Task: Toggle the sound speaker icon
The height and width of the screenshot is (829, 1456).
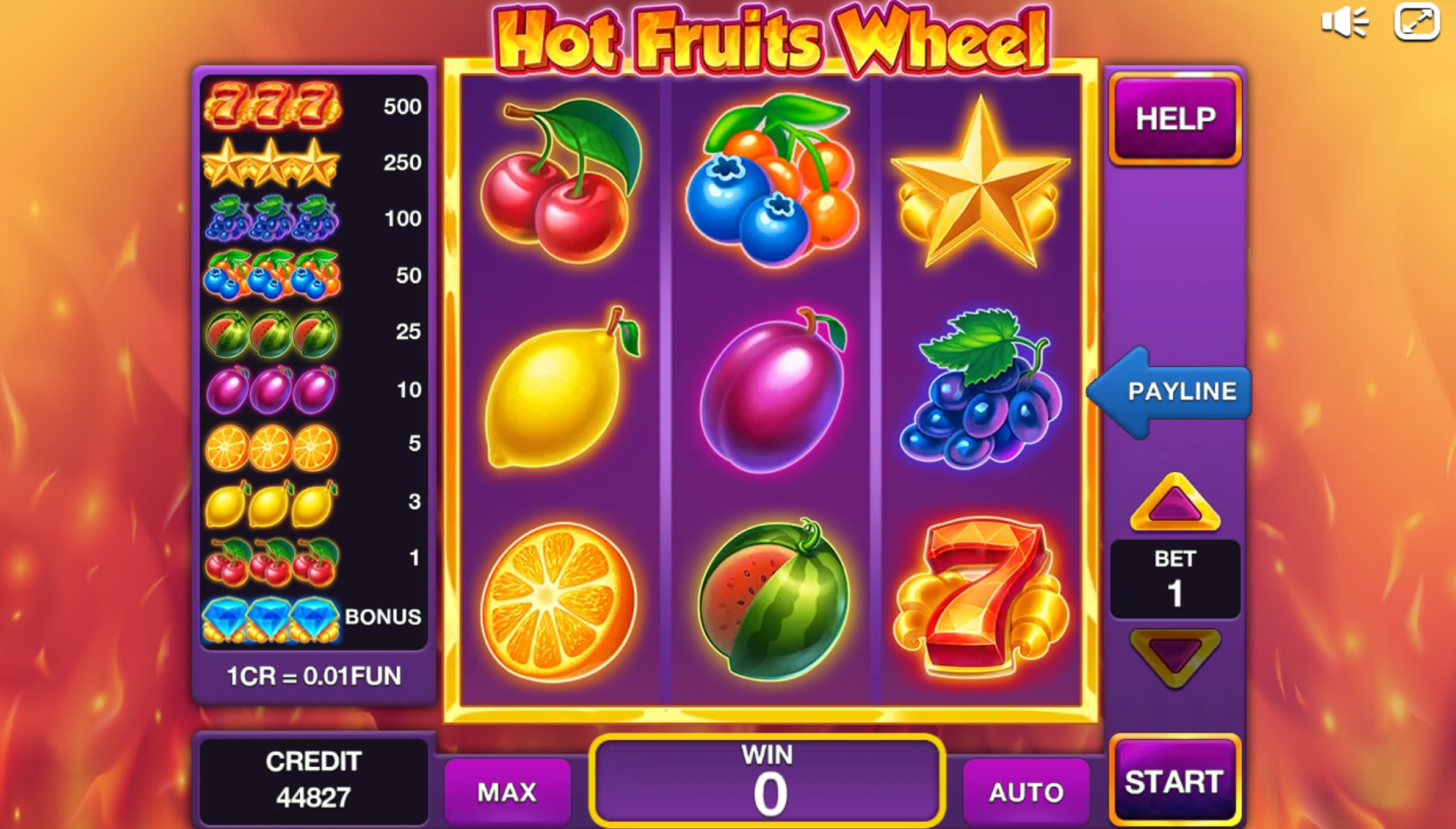Action: tap(1344, 23)
